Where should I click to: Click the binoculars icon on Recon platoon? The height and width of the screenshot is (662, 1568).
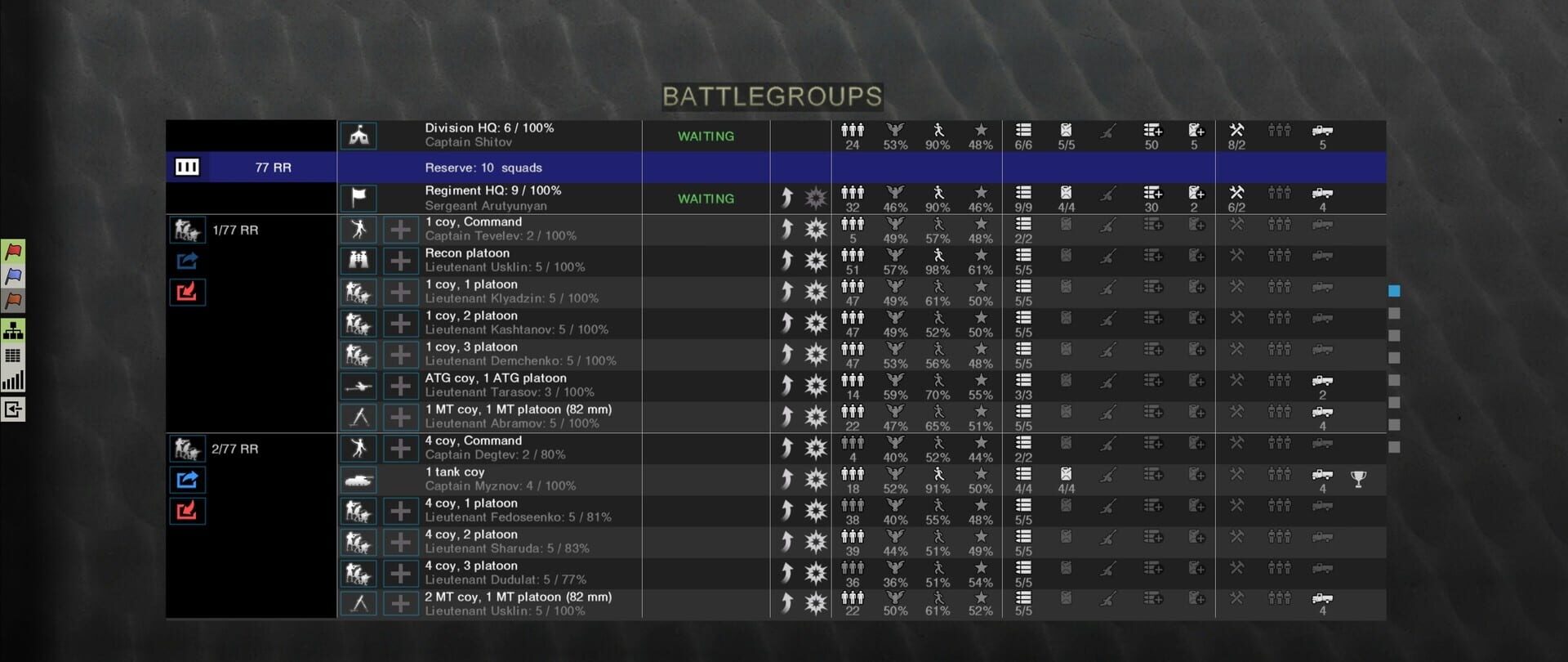(x=358, y=260)
